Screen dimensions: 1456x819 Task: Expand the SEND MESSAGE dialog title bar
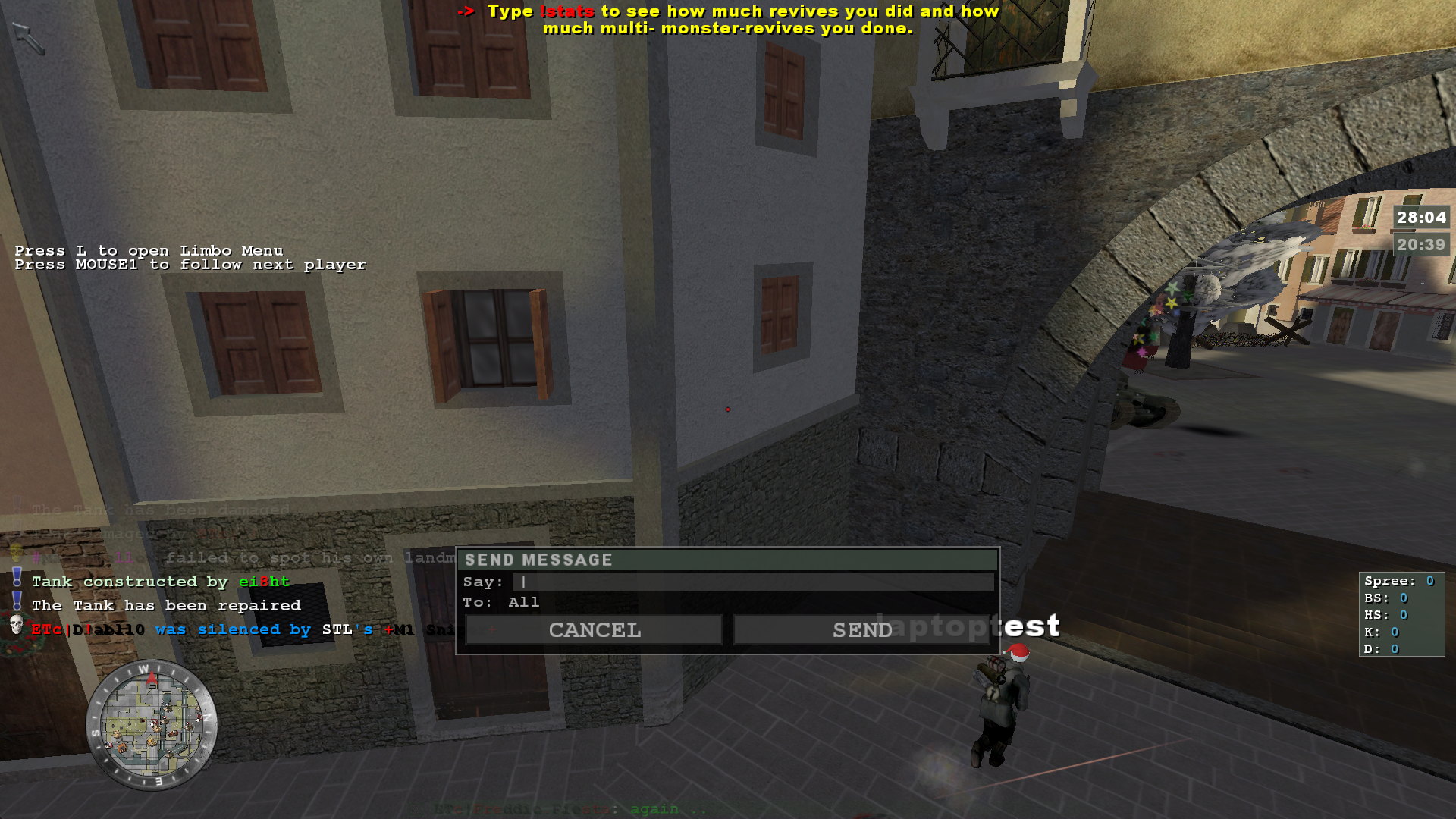(x=726, y=560)
